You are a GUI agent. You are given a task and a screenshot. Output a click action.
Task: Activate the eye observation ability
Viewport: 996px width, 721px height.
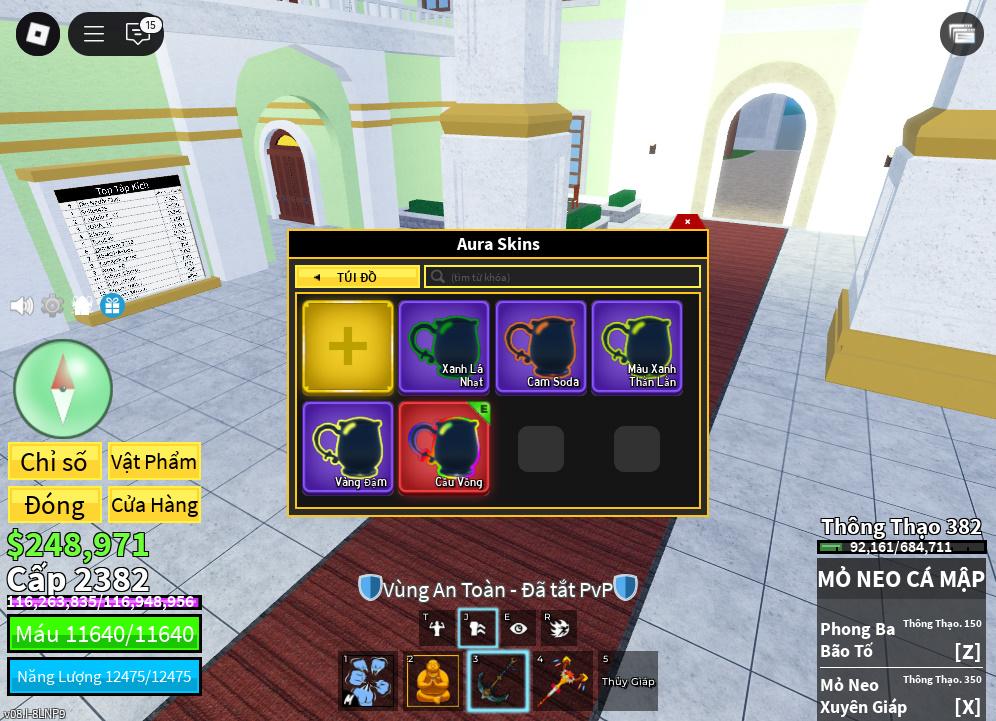click(518, 628)
